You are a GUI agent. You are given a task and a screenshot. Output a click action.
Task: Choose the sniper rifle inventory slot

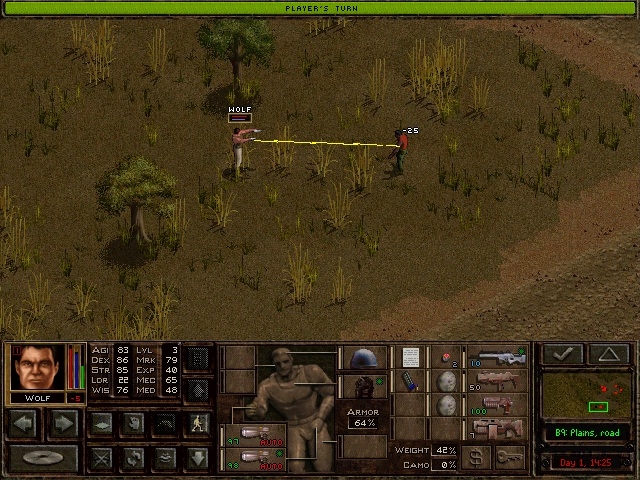pos(497,357)
